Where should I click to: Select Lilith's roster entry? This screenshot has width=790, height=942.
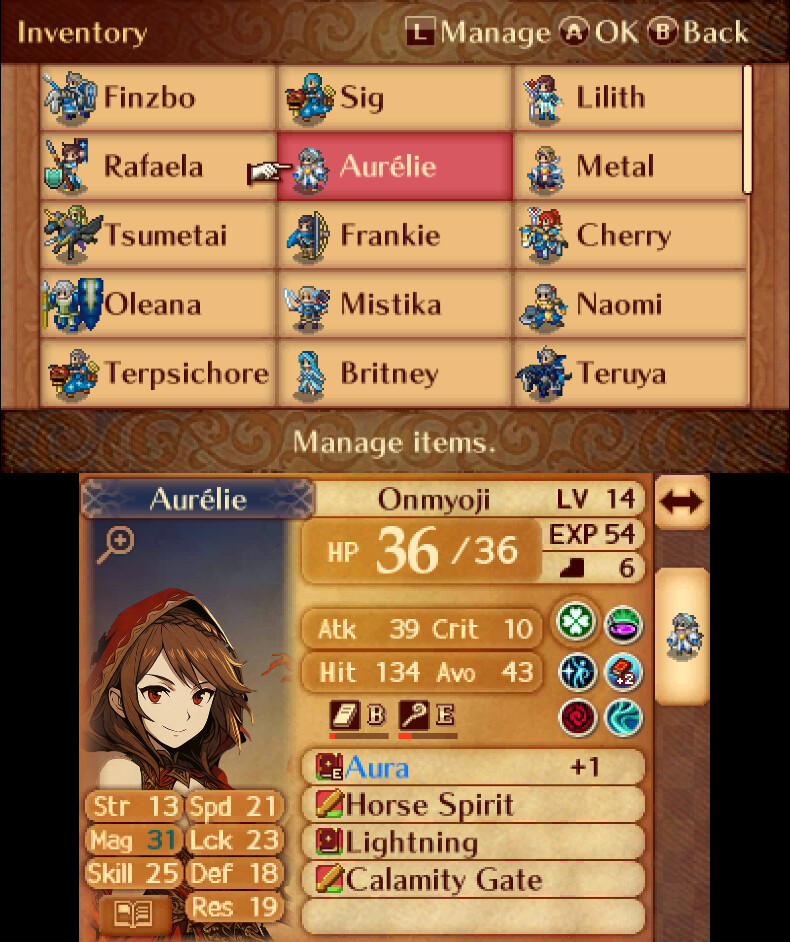click(628, 98)
